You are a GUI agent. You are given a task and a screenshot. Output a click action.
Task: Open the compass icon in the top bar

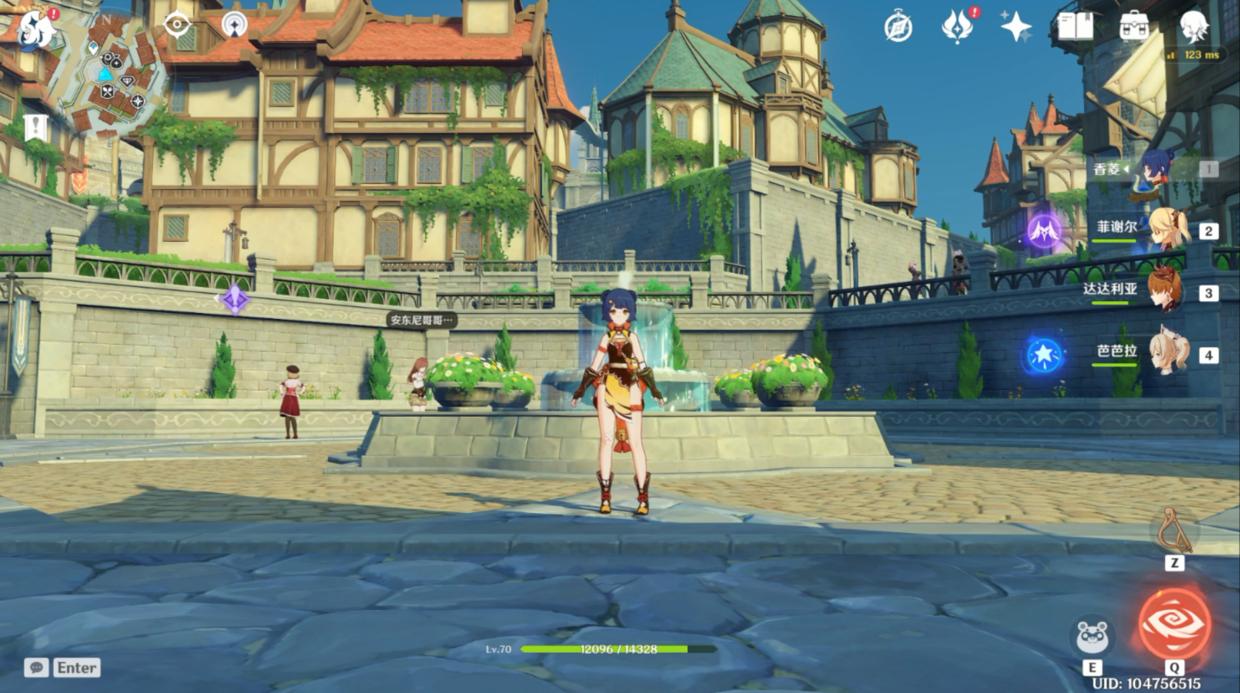[x=898, y=27]
